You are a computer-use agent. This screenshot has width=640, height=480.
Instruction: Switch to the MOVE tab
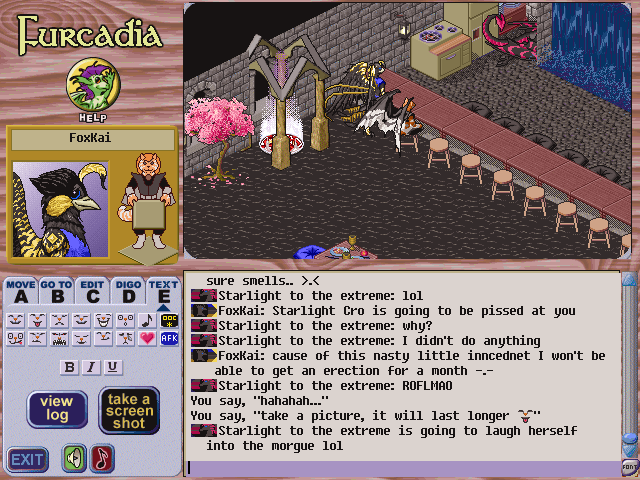pyautogui.click(x=21, y=291)
